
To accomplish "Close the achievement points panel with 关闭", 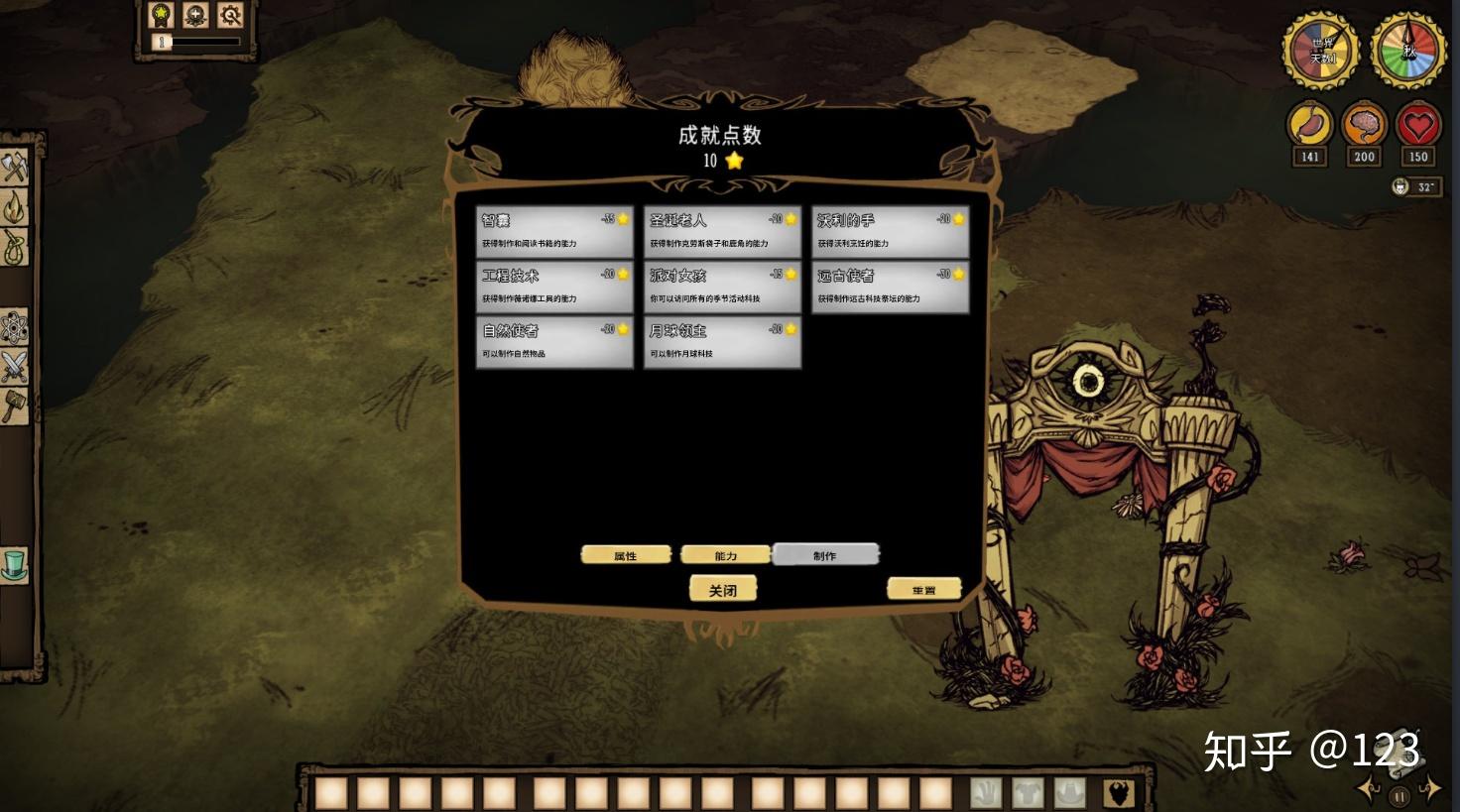I will 723,590.
